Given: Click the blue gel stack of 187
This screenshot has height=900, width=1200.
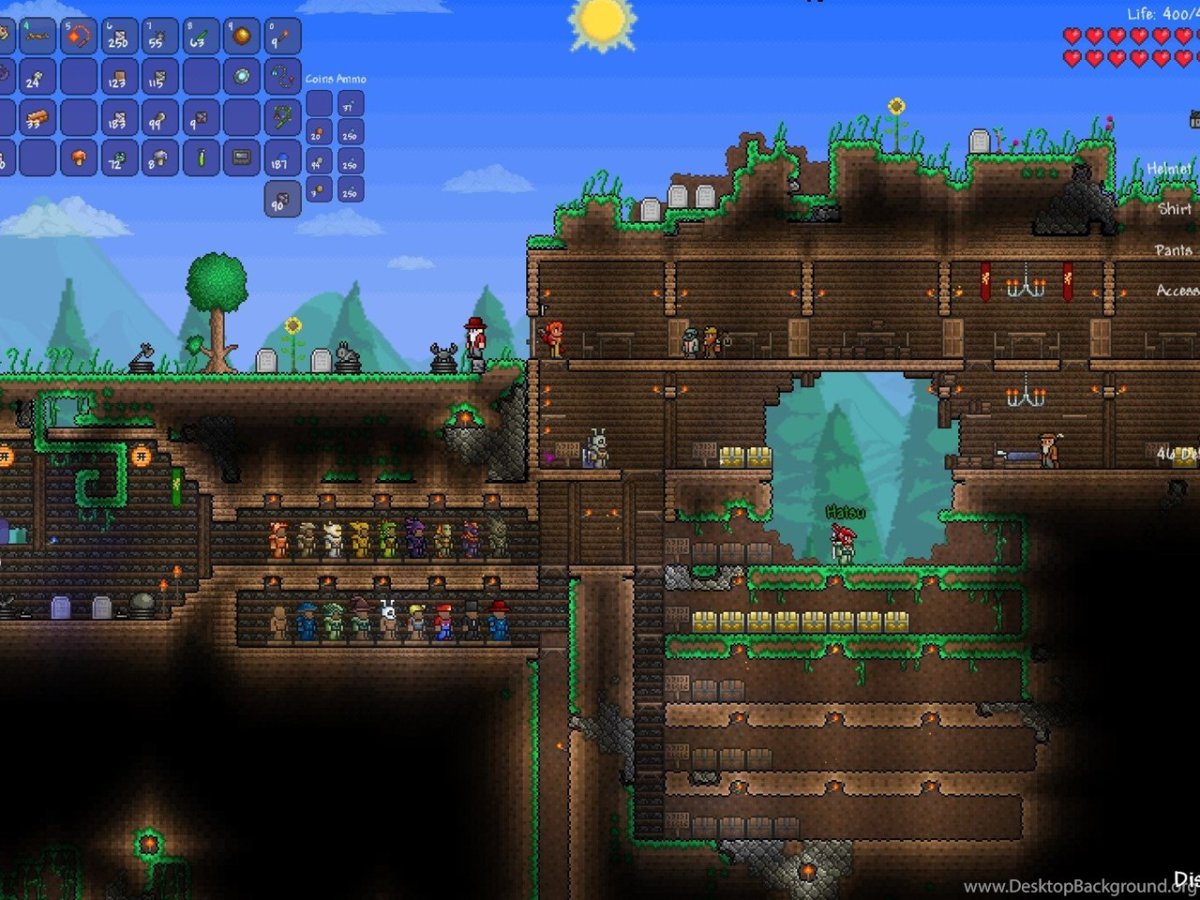Looking at the screenshot, I should (x=283, y=157).
